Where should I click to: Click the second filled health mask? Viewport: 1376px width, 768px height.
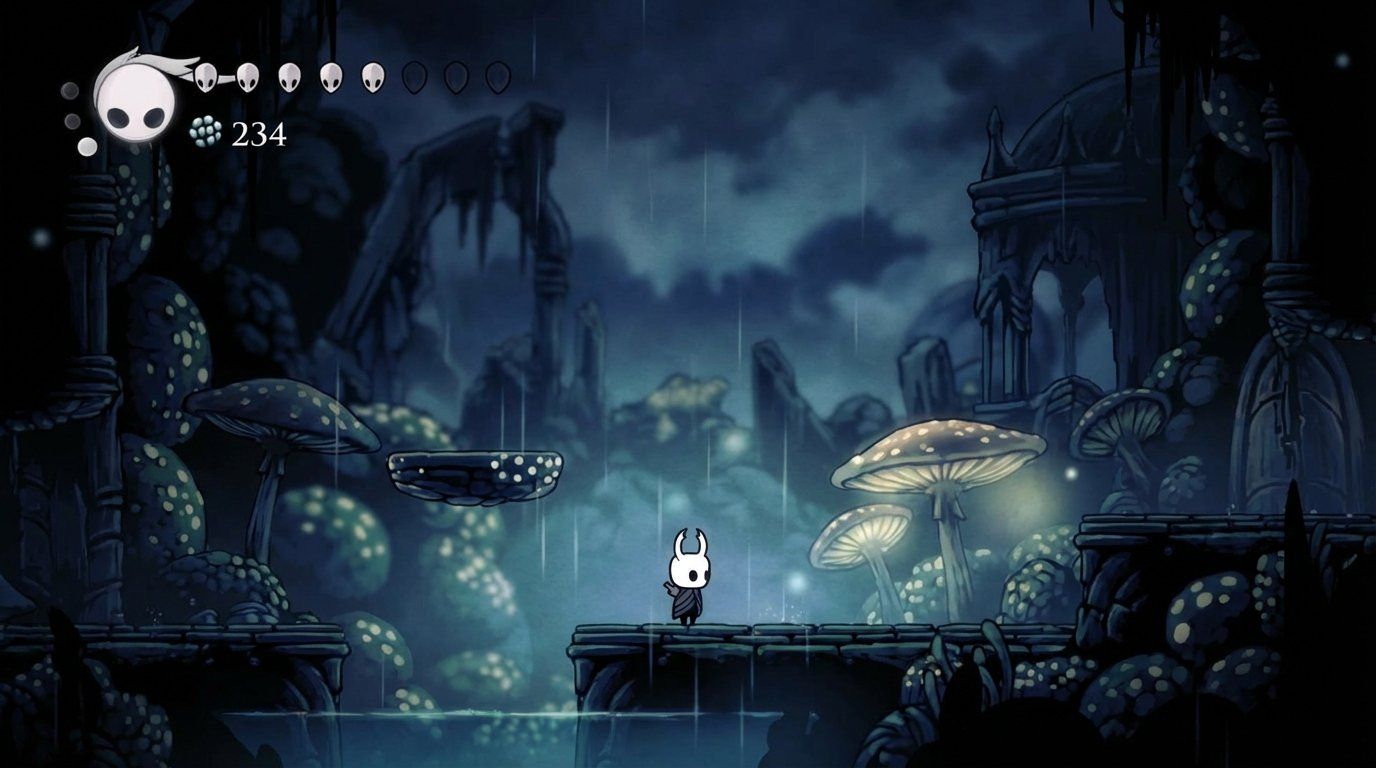pos(247,77)
